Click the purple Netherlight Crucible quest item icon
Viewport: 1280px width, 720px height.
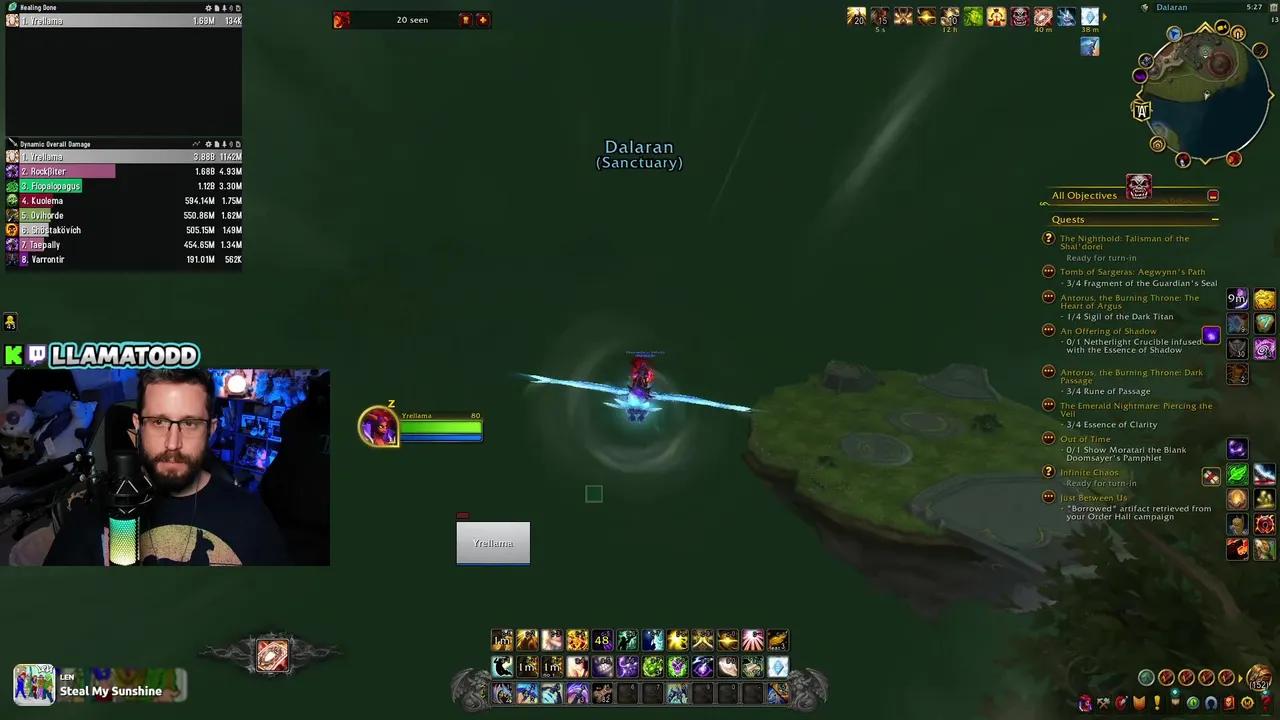(x=1212, y=336)
